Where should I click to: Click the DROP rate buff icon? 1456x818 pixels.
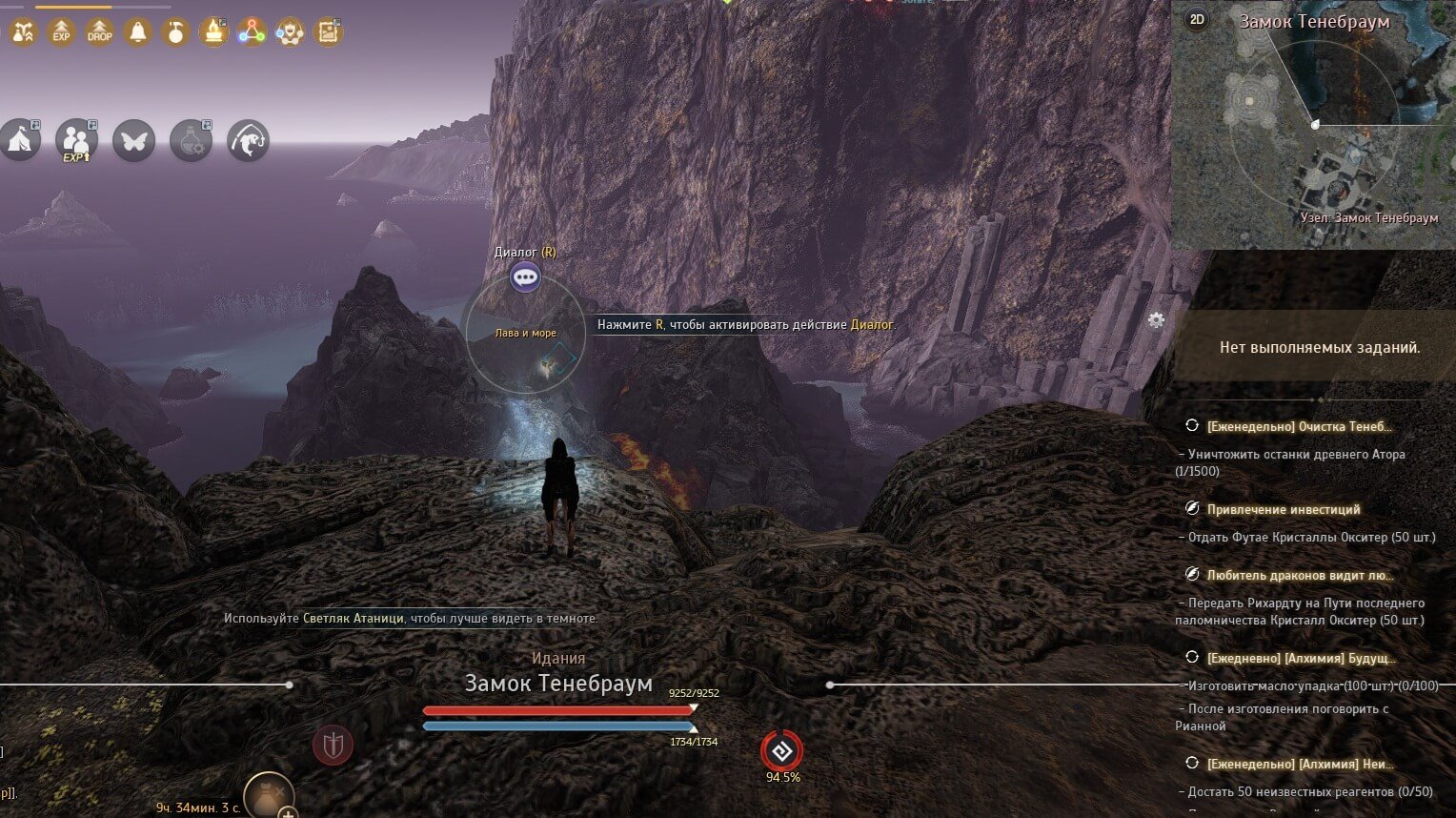[x=99, y=32]
